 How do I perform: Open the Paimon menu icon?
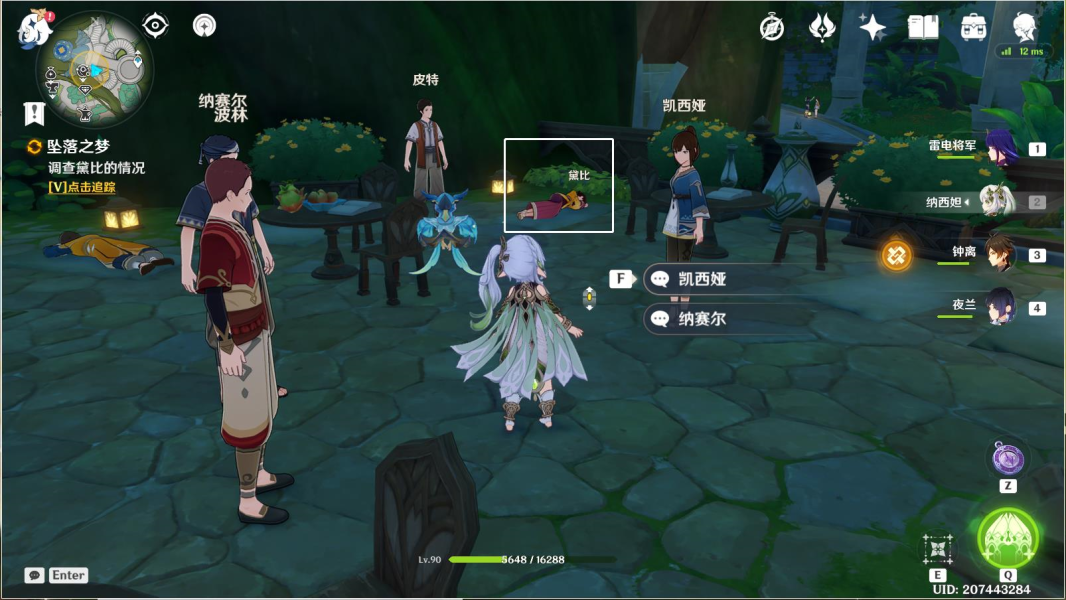[x=34, y=29]
